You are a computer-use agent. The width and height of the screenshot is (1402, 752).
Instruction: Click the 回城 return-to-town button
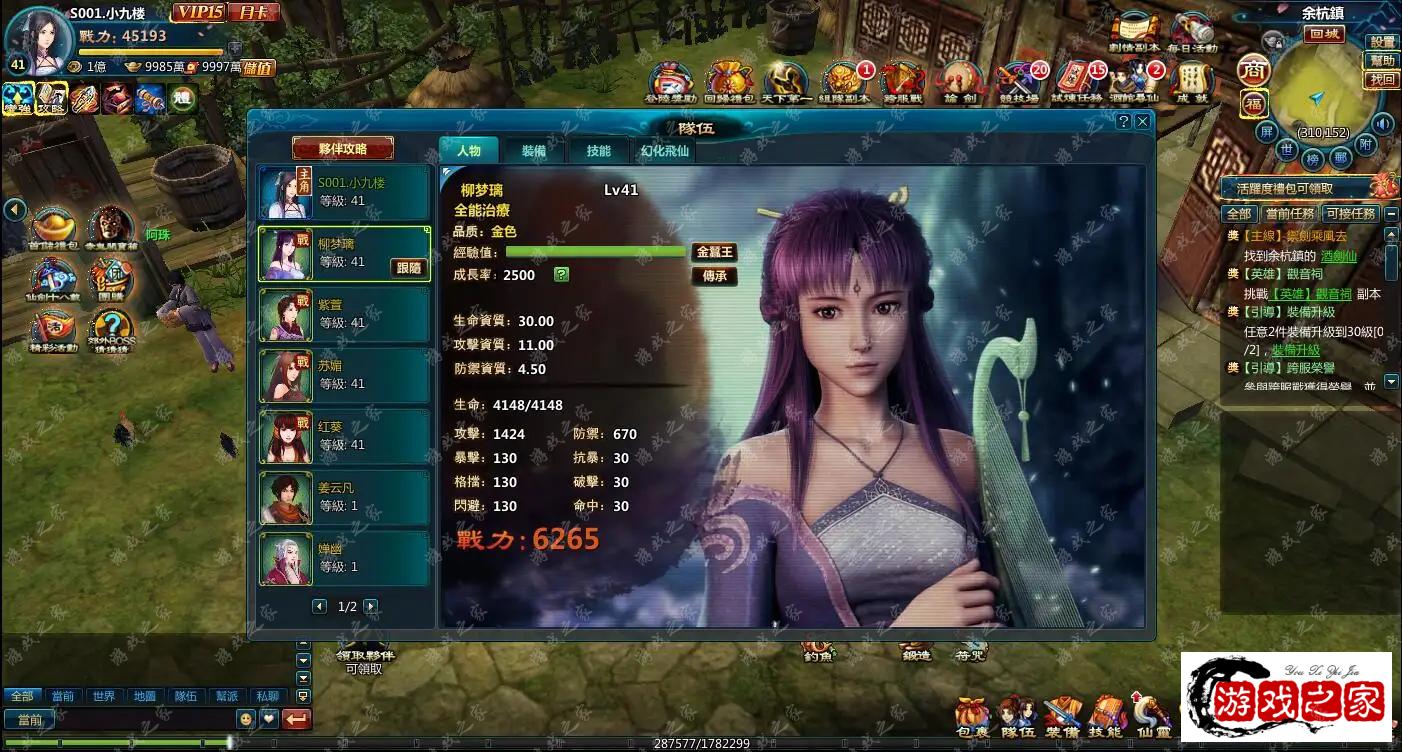point(1326,33)
